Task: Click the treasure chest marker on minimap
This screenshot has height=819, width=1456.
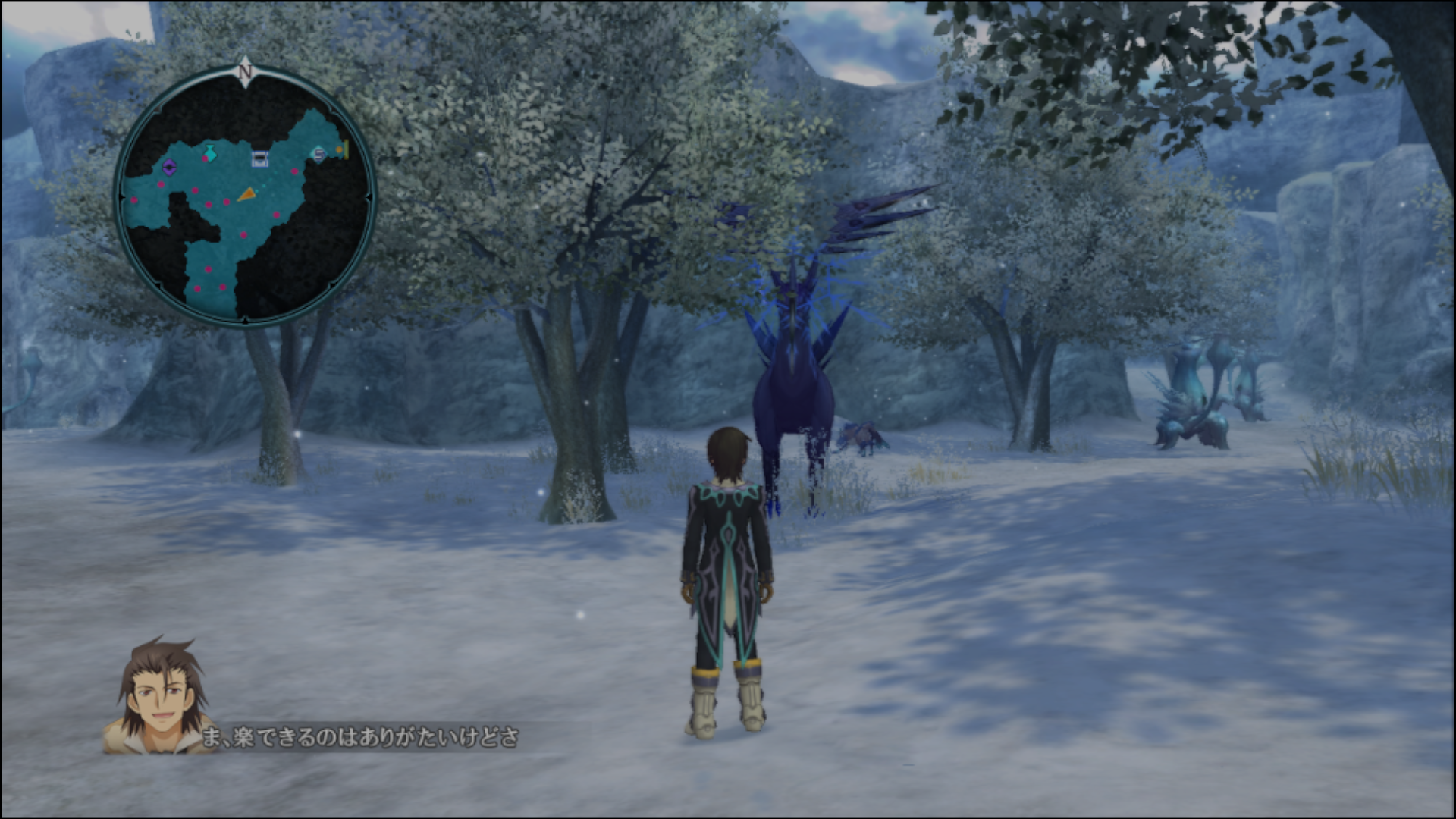Action: (x=260, y=158)
